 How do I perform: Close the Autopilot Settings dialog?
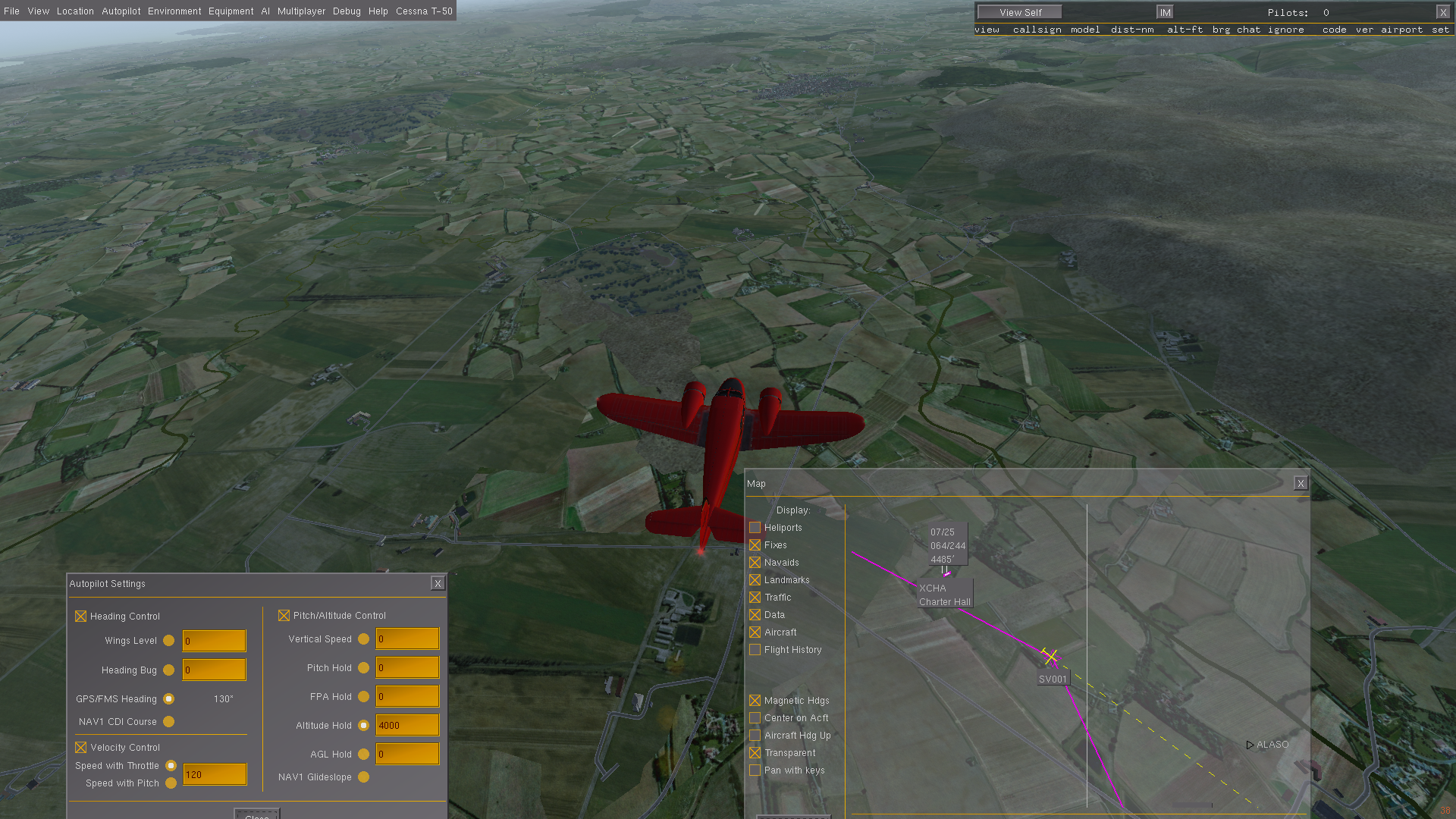click(438, 583)
